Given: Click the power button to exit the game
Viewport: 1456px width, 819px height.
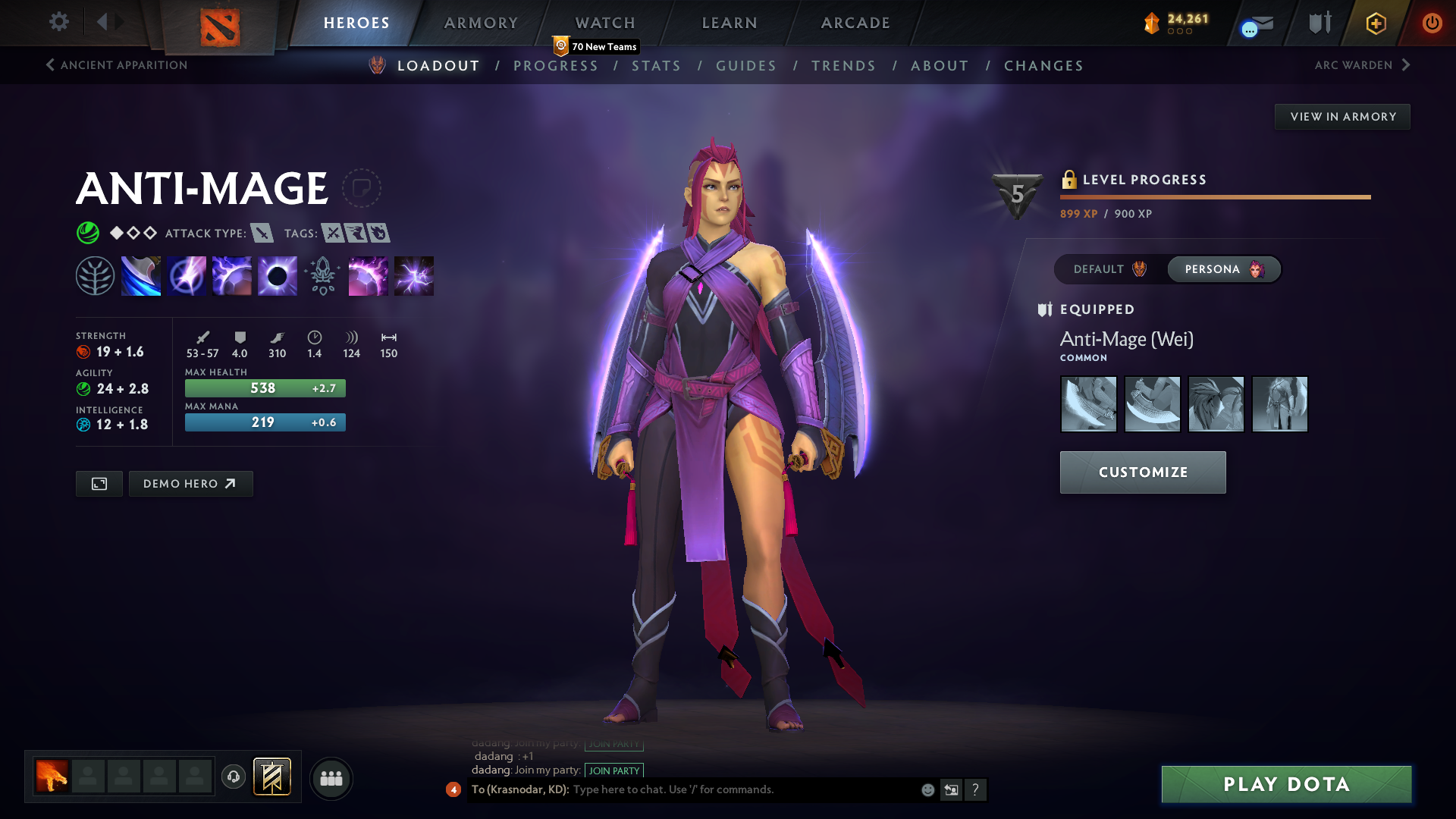Looking at the screenshot, I should click(1432, 23).
